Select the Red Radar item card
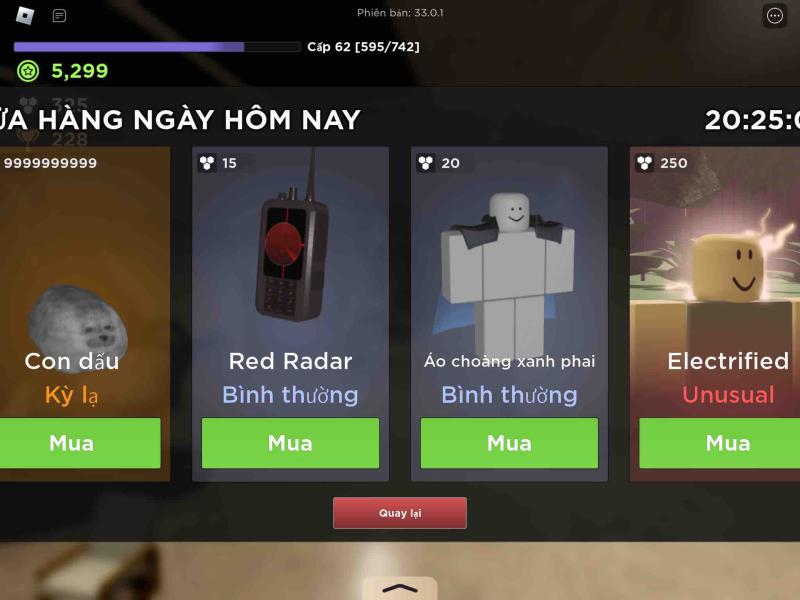The width and height of the screenshot is (800, 600). [x=290, y=270]
